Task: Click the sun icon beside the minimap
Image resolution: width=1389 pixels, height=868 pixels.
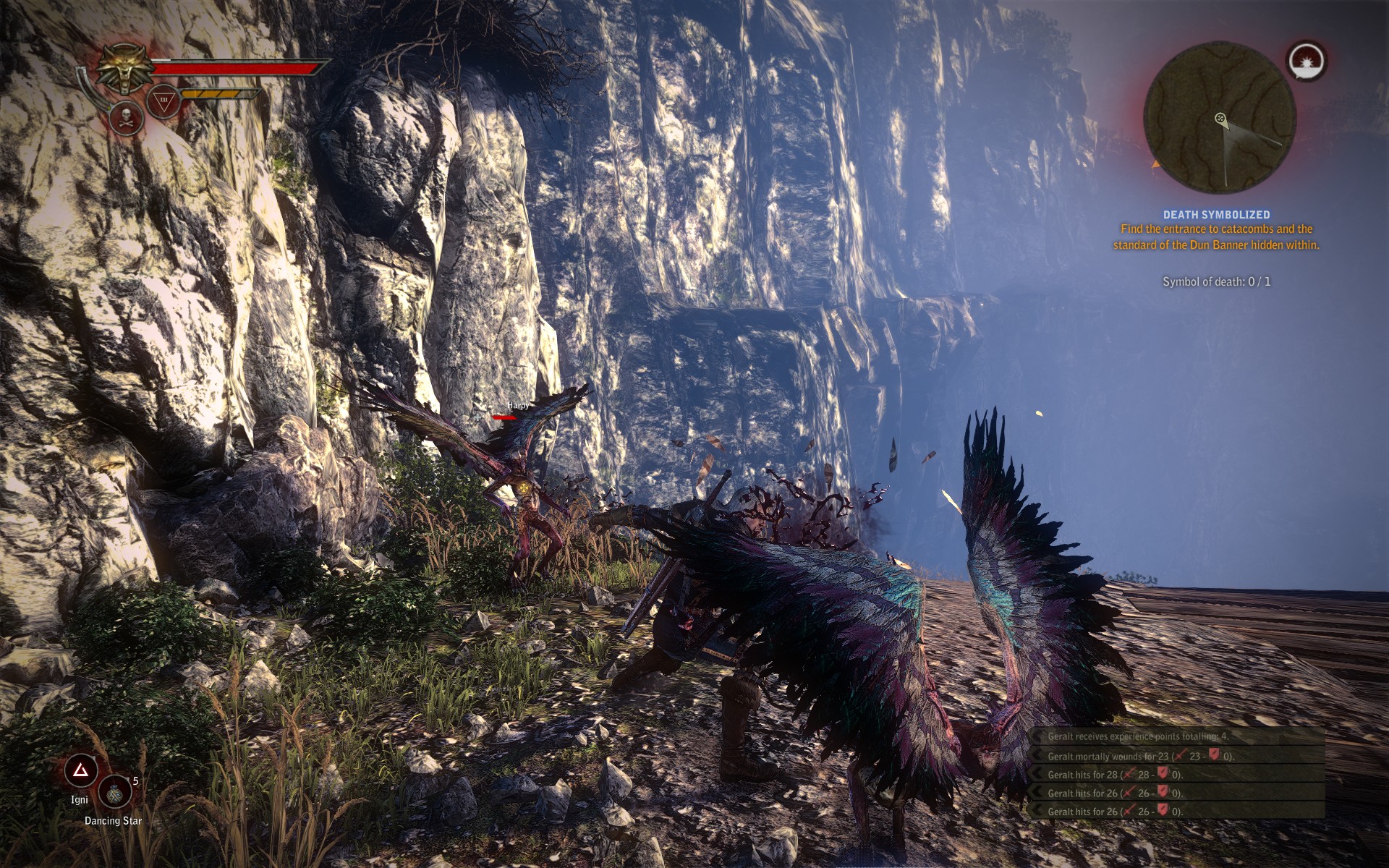Action: point(1307,61)
